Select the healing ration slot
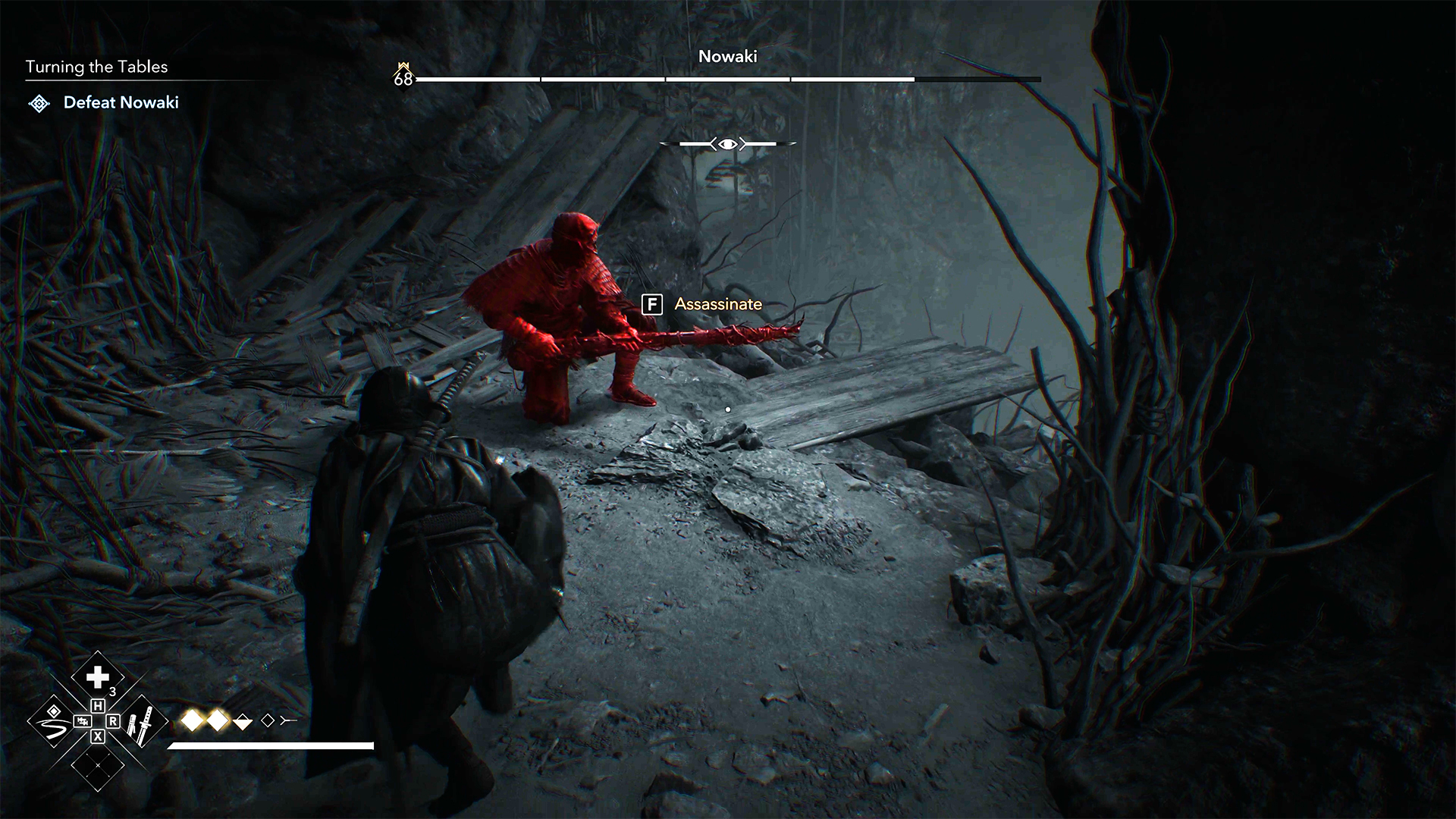The image size is (1456, 819). point(98,677)
